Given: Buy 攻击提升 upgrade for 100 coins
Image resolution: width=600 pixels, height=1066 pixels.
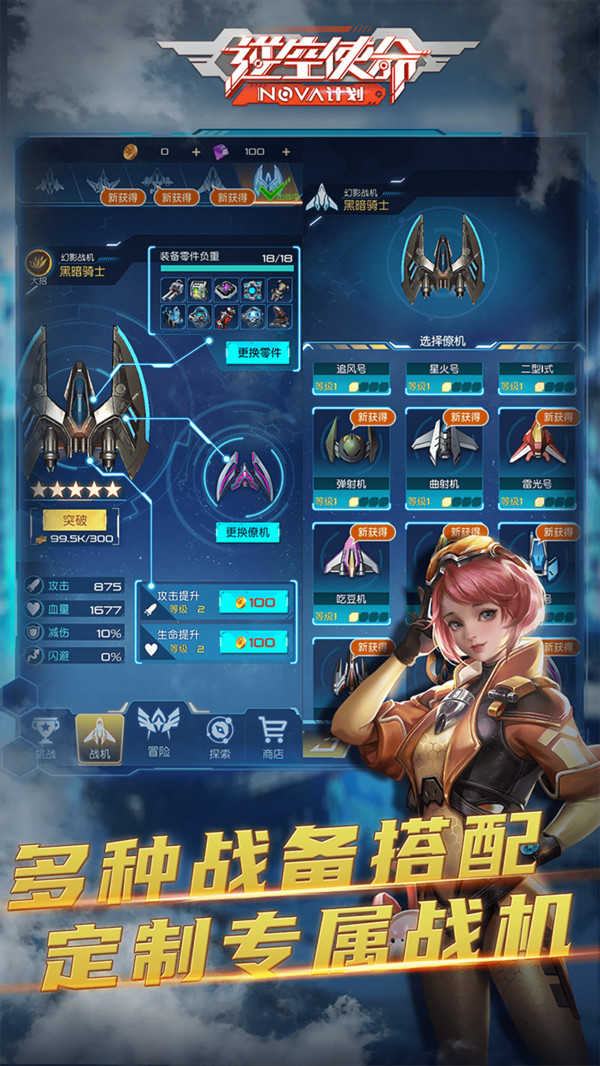Looking at the screenshot, I should coord(254,601).
